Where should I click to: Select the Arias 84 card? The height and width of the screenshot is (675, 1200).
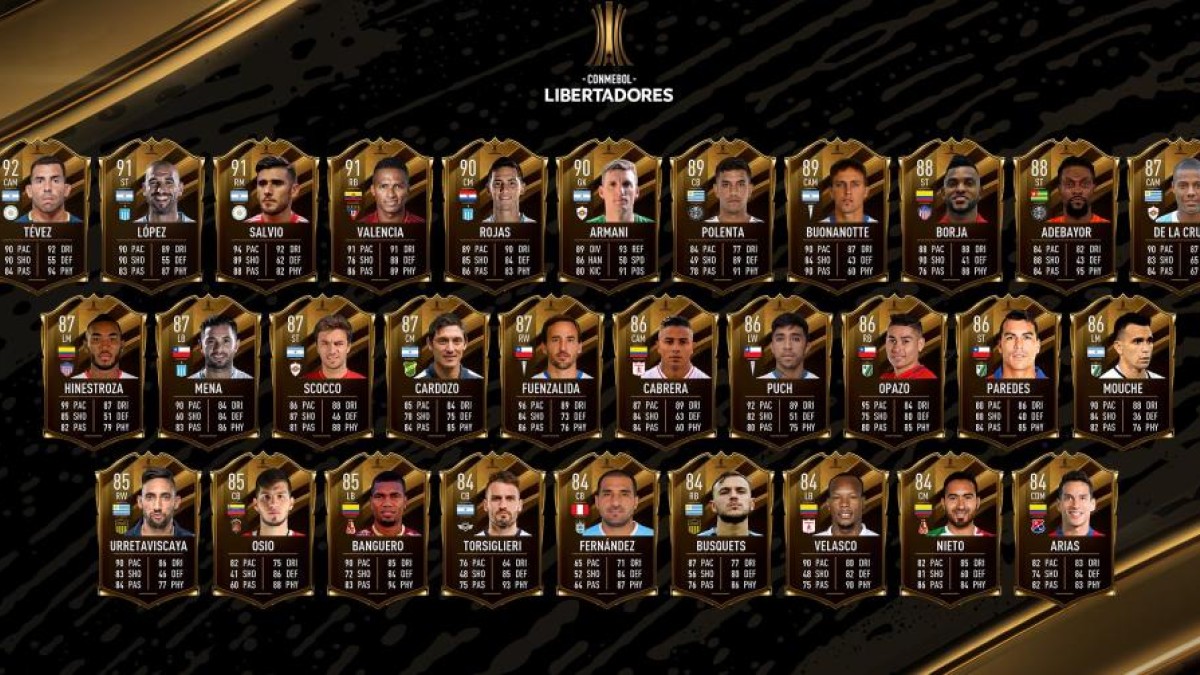pyautogui.click(x=1064, y=528)
